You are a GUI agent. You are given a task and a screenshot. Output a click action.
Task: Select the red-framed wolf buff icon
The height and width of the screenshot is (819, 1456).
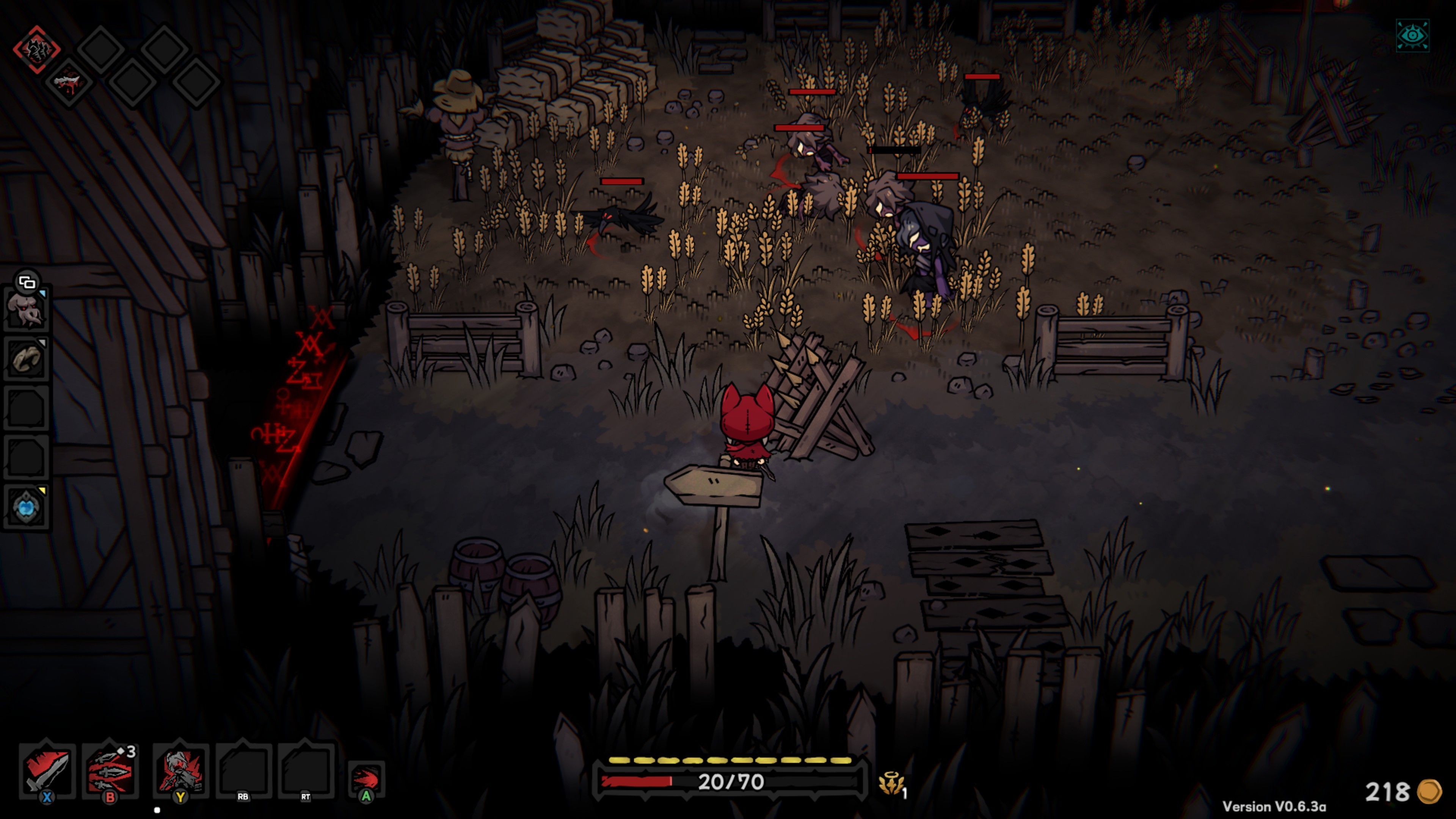point(37,50)
